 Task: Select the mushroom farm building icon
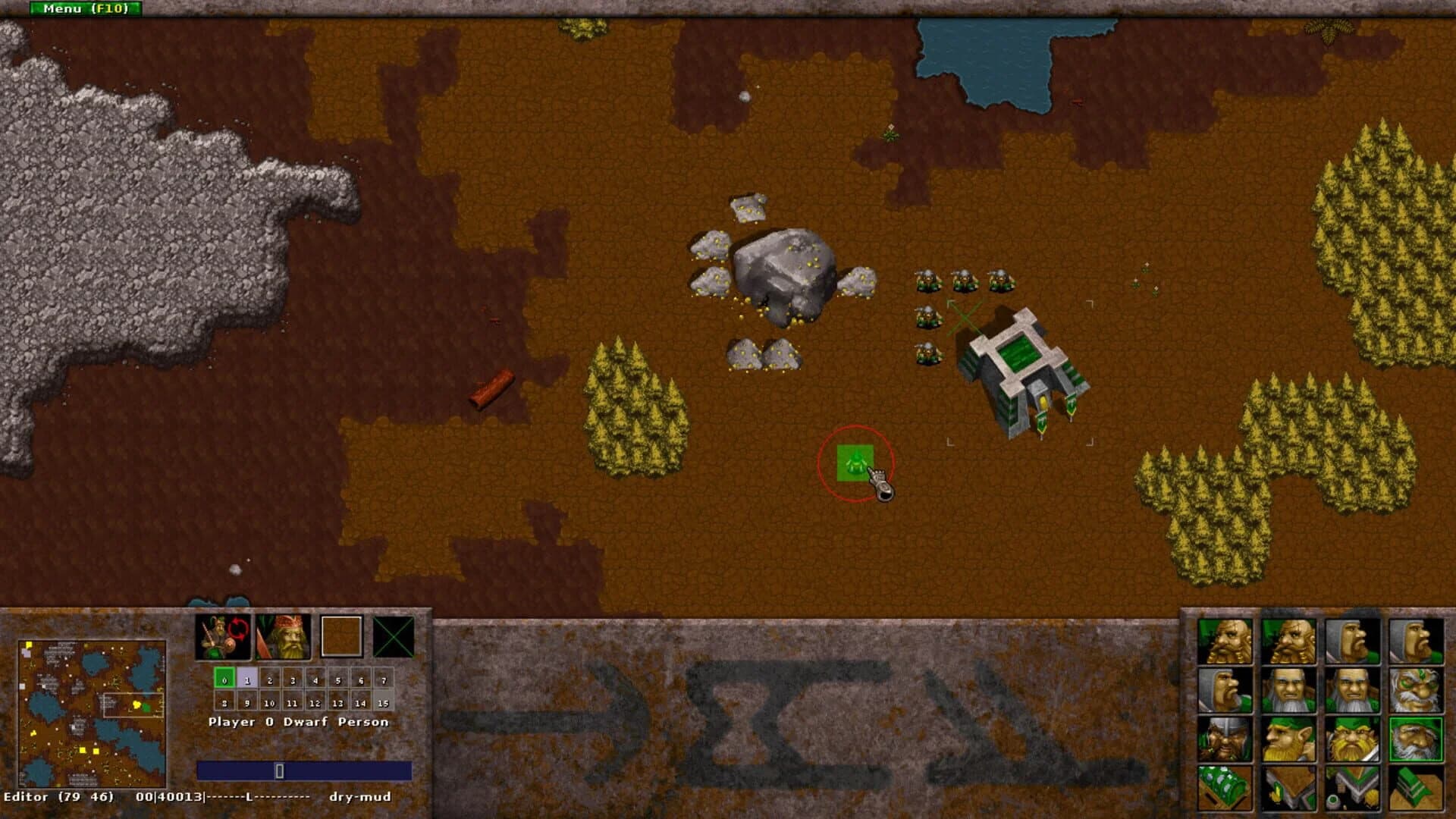pos(1225,787)
